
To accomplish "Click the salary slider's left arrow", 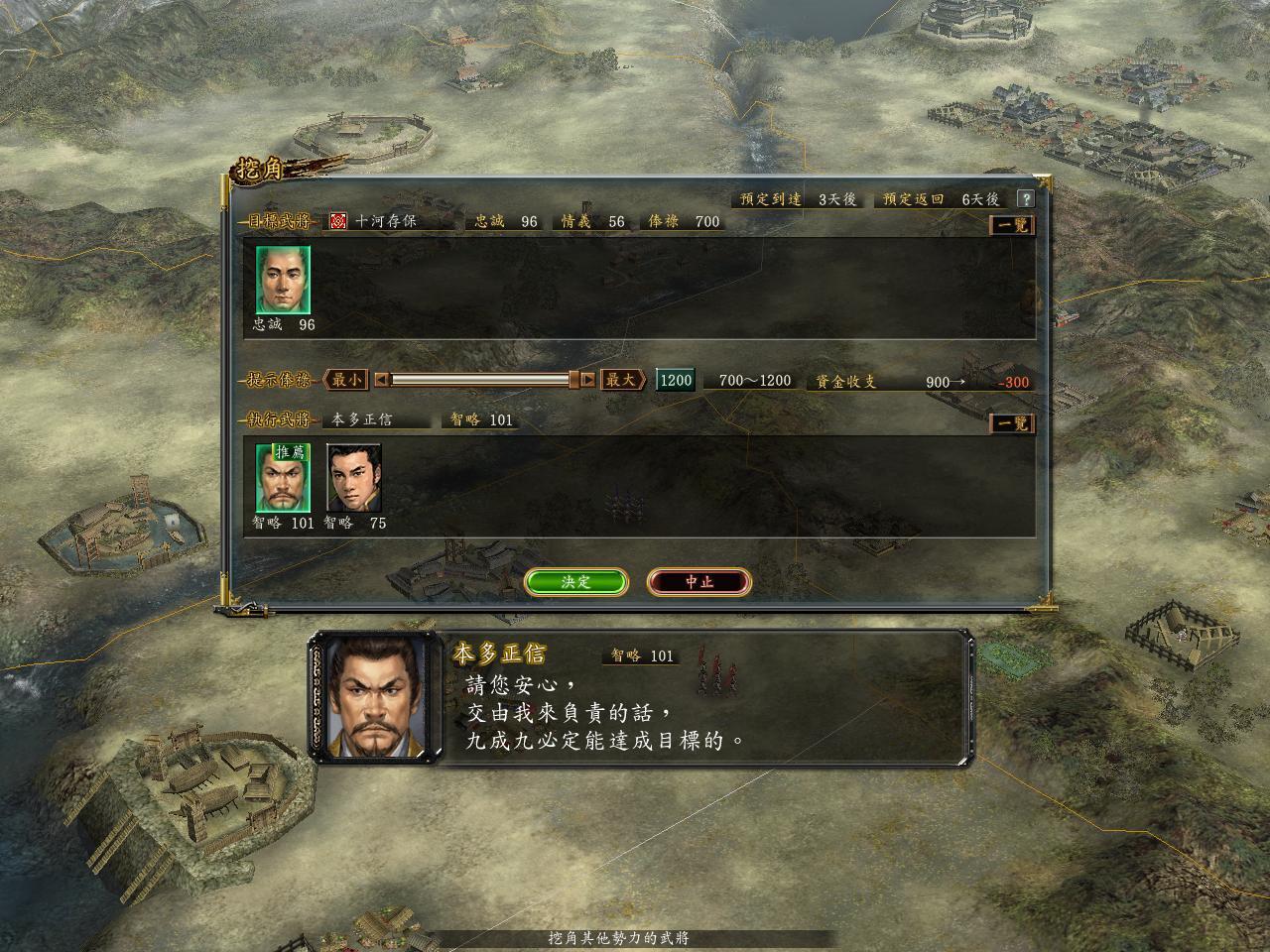I will coord(382,380).
